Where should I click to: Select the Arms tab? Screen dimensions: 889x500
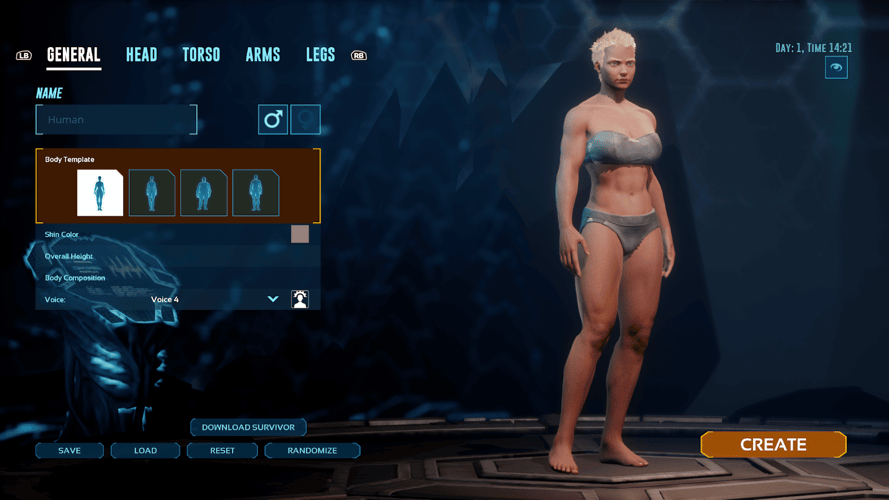[x=263, y=55]
